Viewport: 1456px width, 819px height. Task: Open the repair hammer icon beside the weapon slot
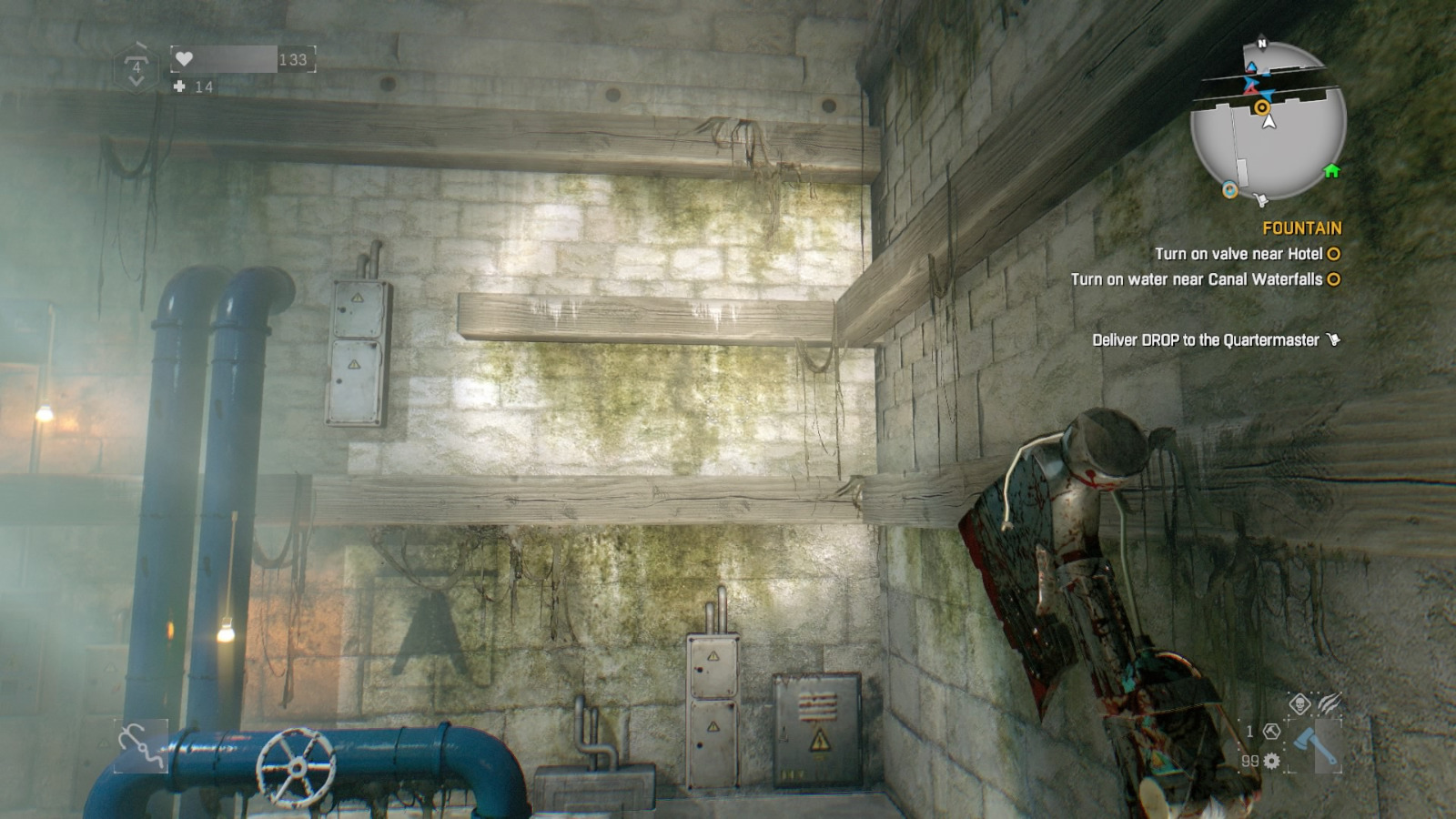pos(1271,733)
